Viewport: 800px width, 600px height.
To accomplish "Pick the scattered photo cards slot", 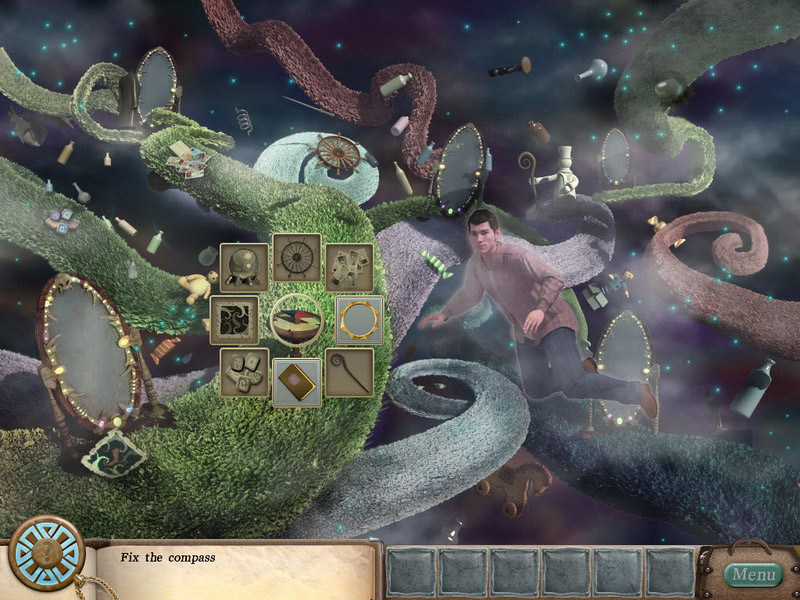I will (x=349, y=267).
